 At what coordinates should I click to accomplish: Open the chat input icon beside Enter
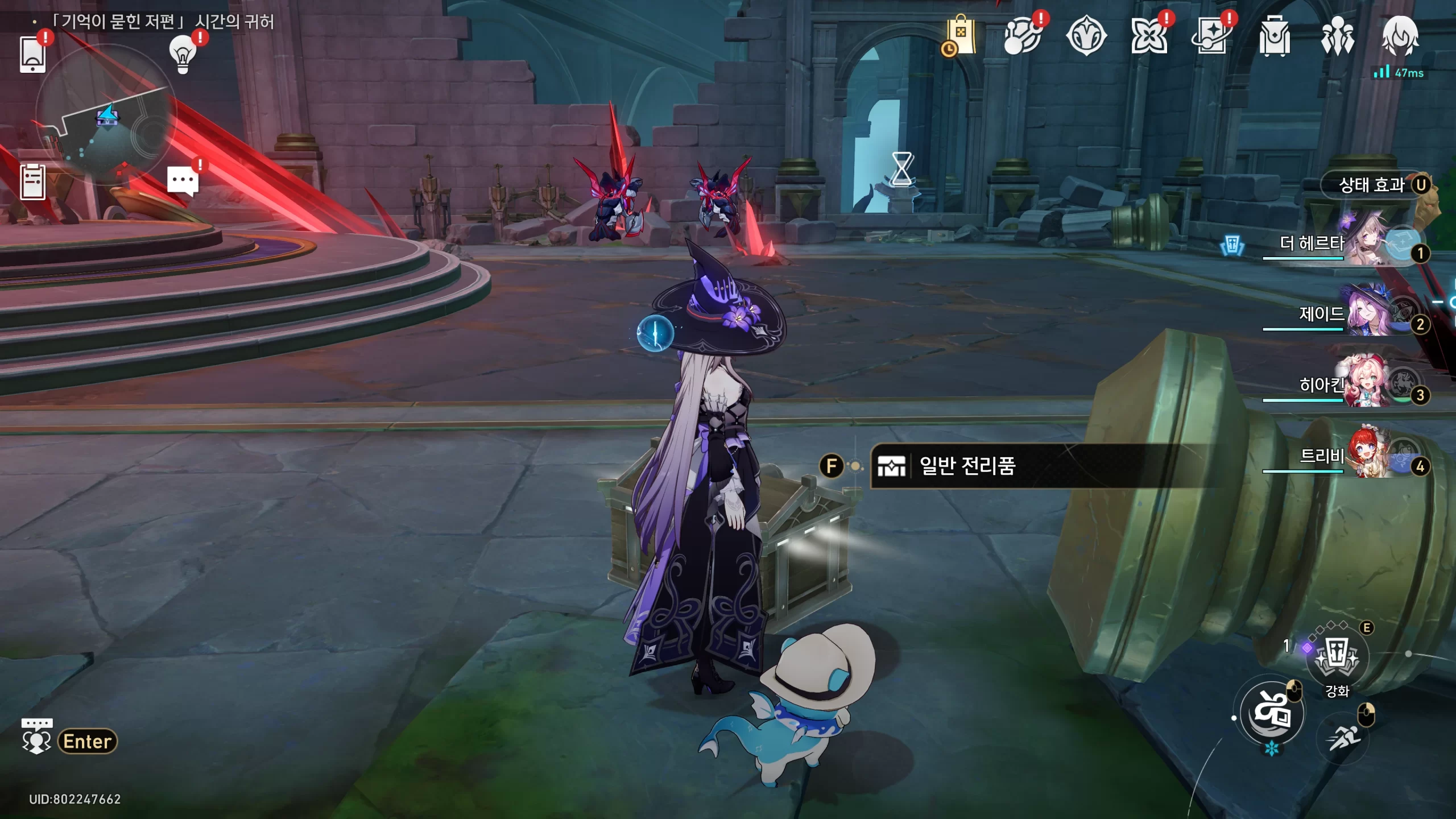click(x=36, y=737)
